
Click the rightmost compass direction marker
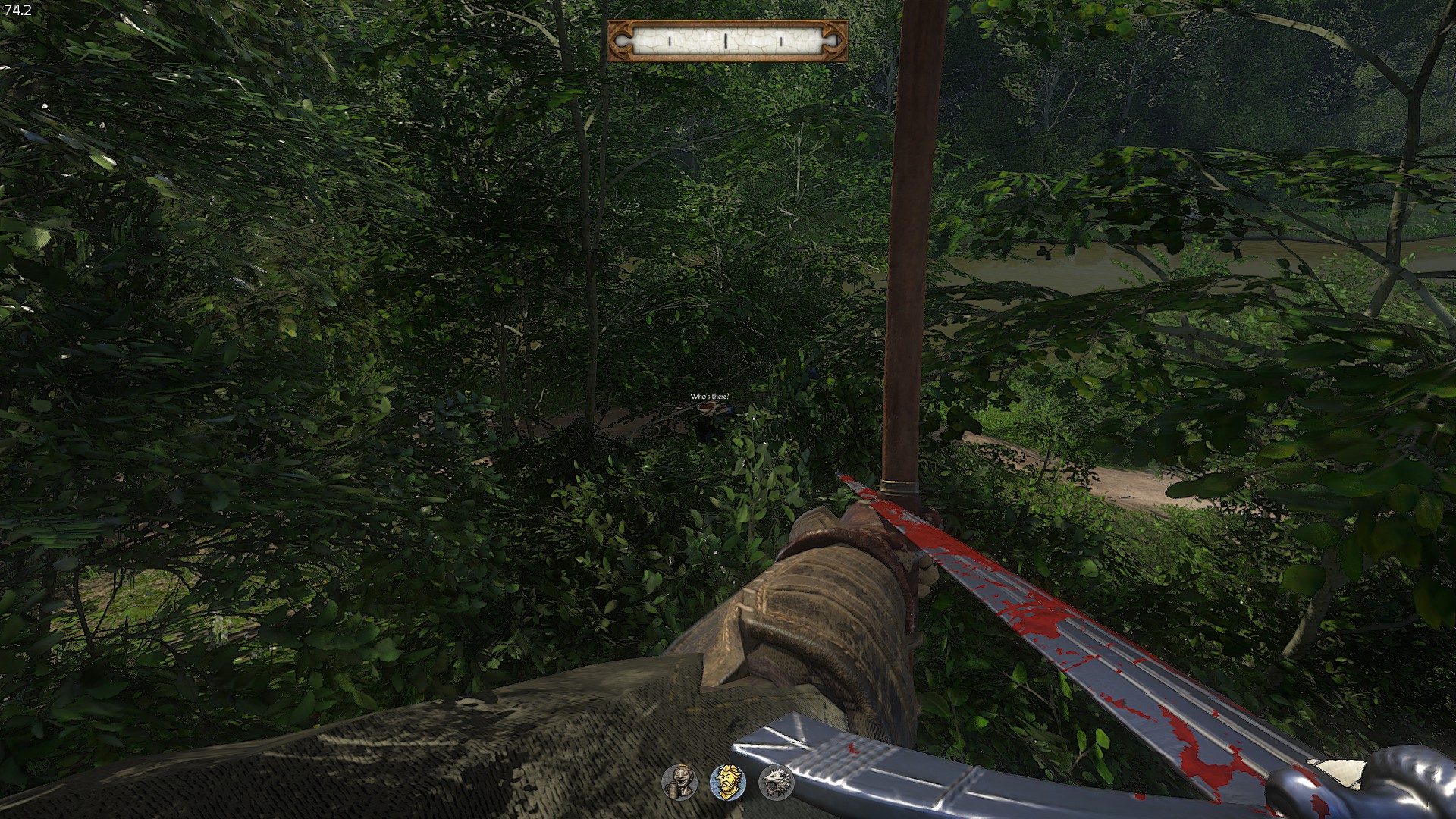(x=780, y=40)
